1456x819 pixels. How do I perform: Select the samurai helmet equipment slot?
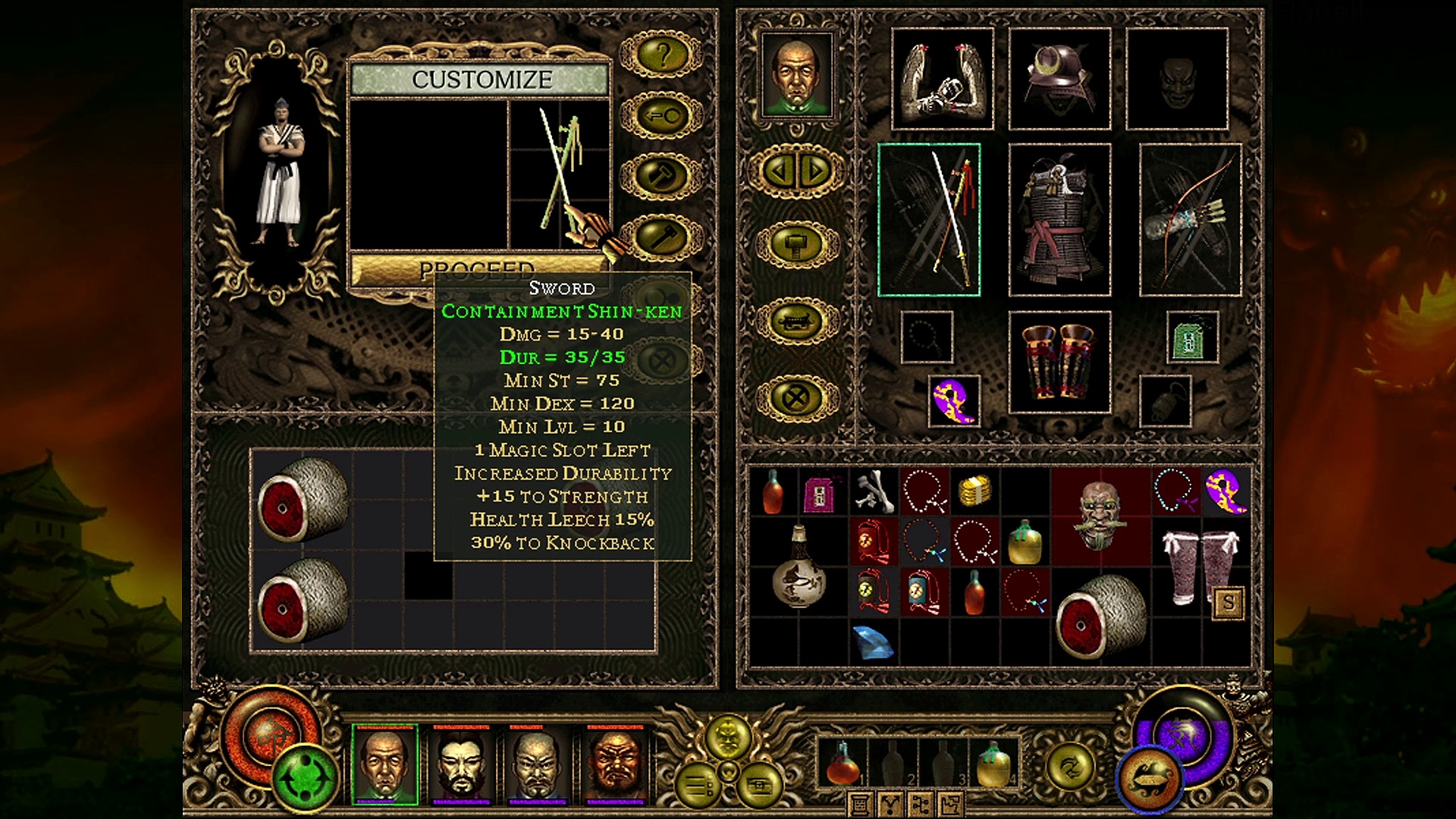click(x=1059, y=79)
